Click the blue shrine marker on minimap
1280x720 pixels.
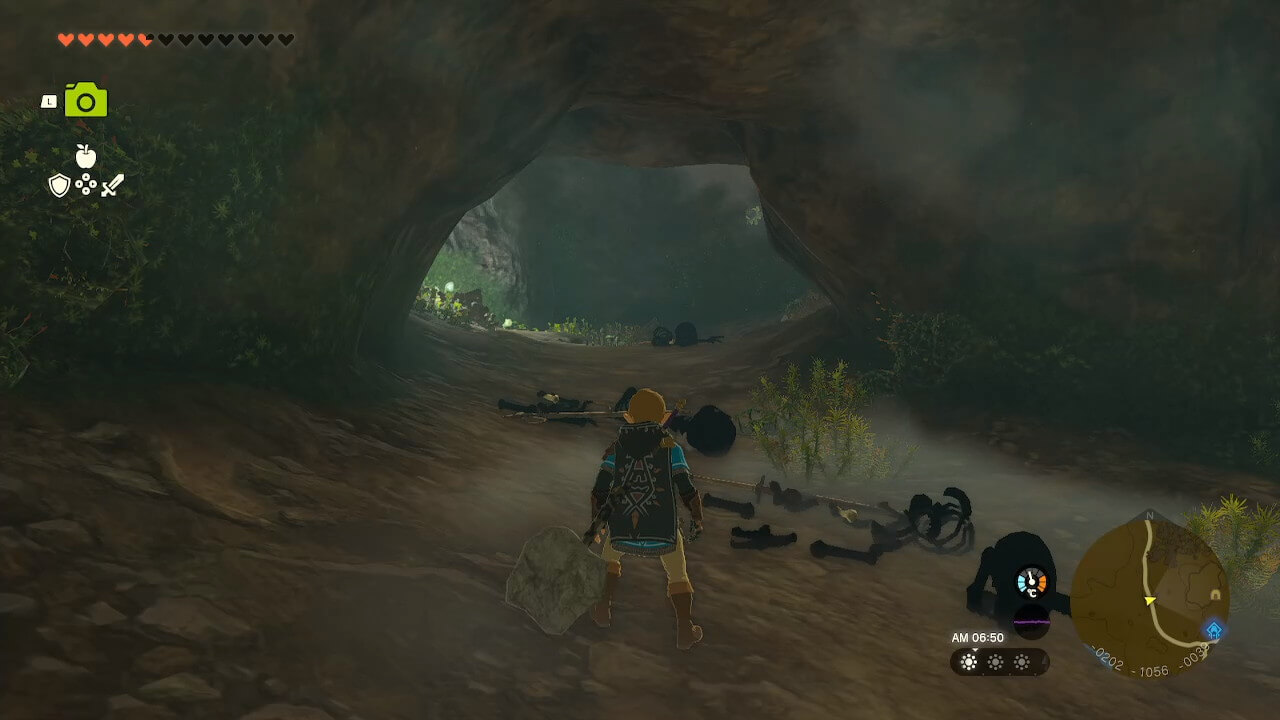click(x=1214, y=630)
